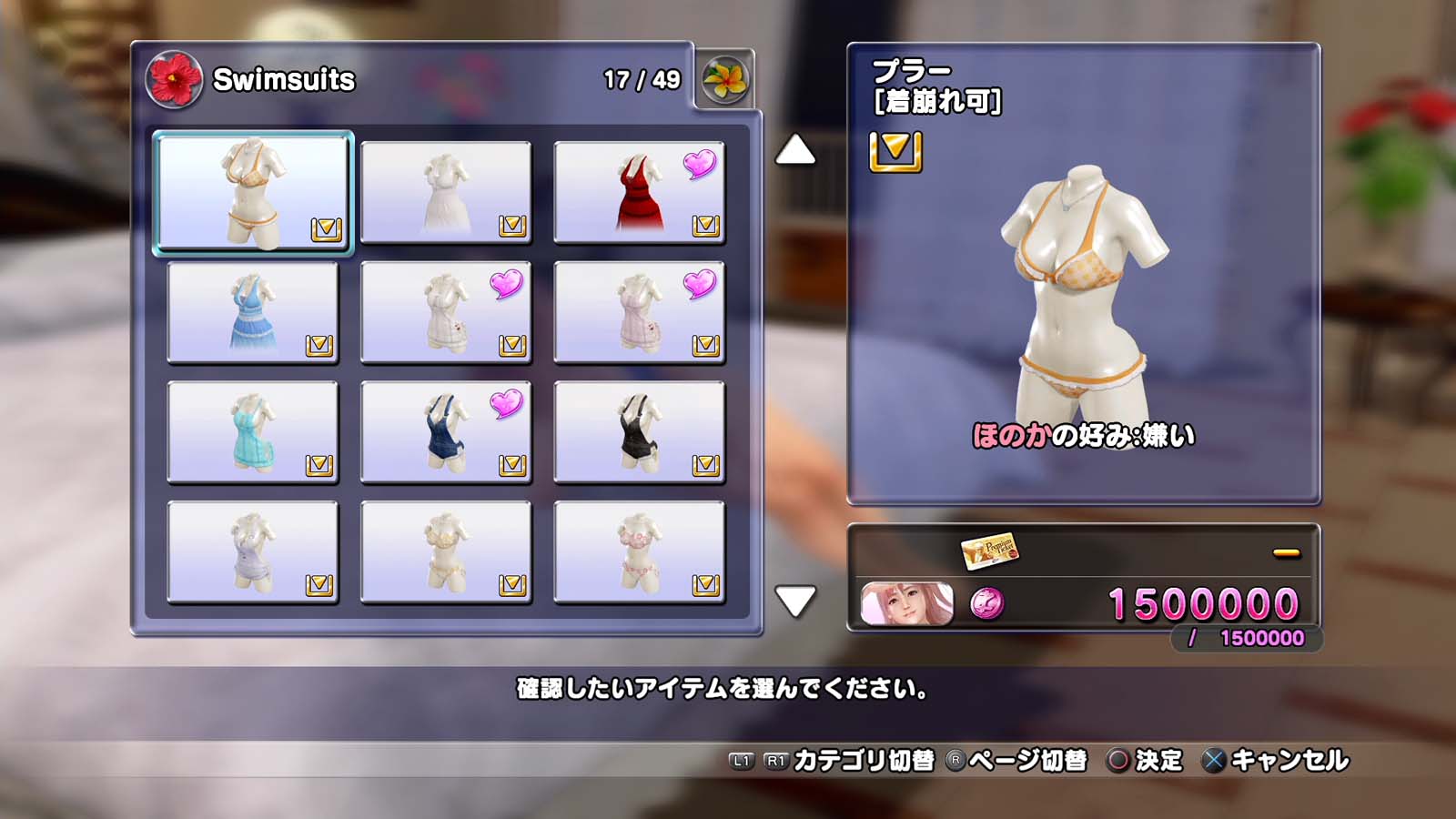This screenshot has width=1456, height=819.
Task: Select the red hibiscus Swimsuits category icon
Action: 173,80
